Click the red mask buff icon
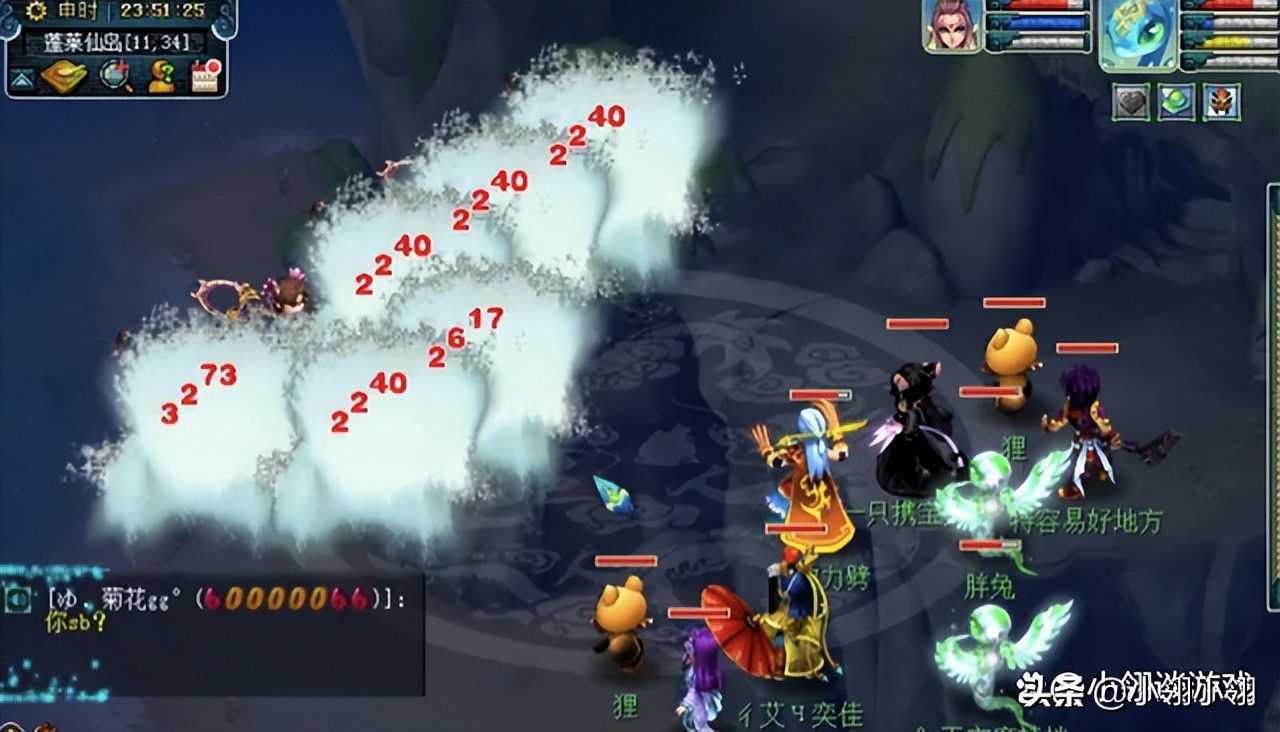1280x732 pixels. (1222, 102)
